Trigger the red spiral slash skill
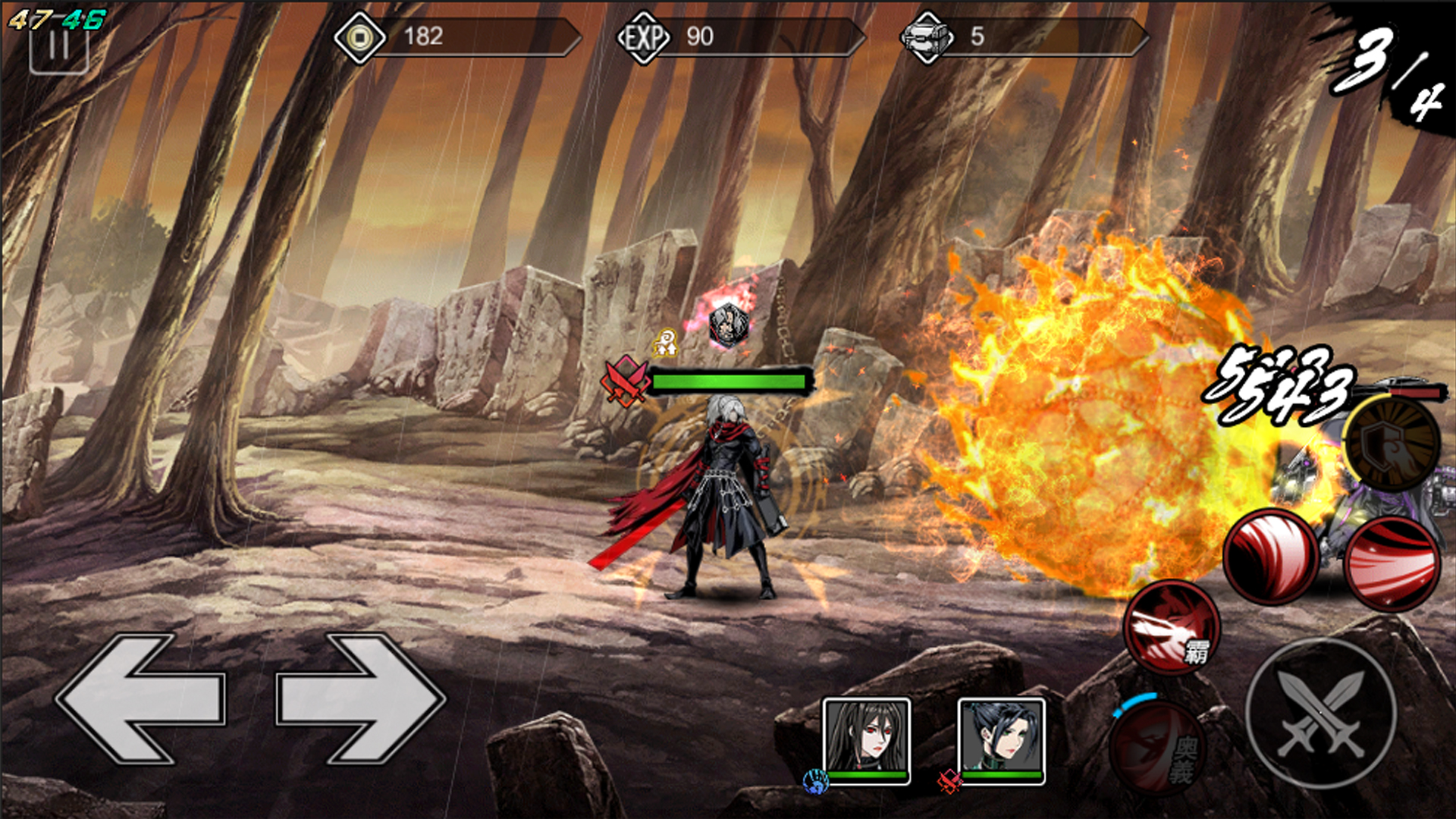This screenshot has width=1456, height=819. [1271, 557]
